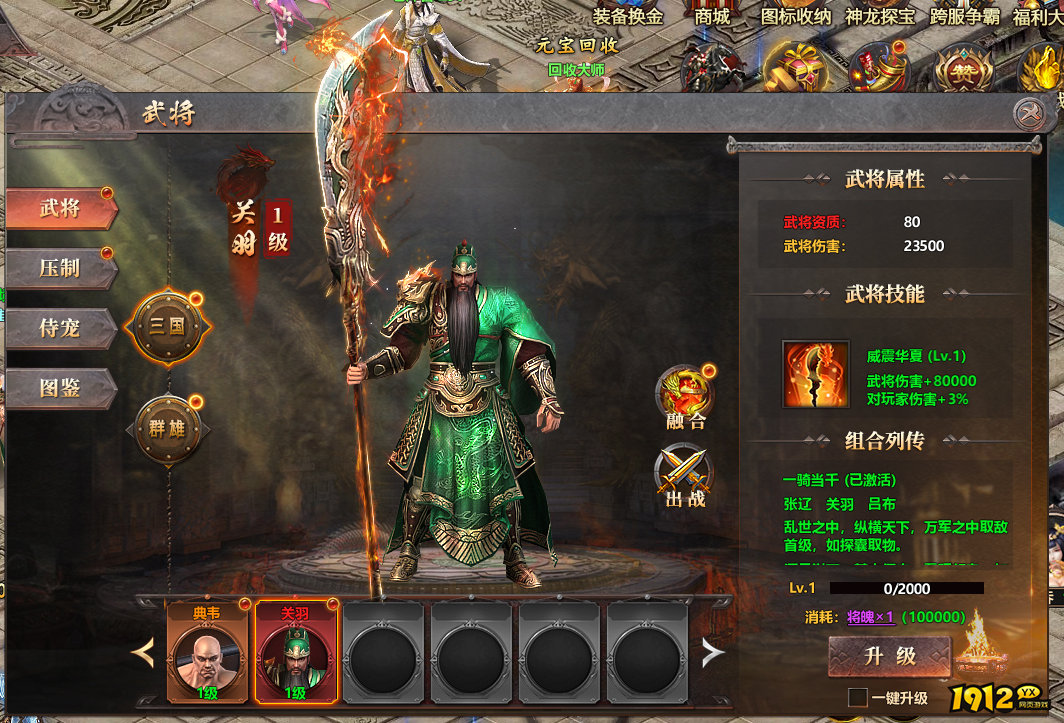Toggle the 一键升级 checkbox
Image resolution: width=1064 pixels, height=723 pixels.
857,697
